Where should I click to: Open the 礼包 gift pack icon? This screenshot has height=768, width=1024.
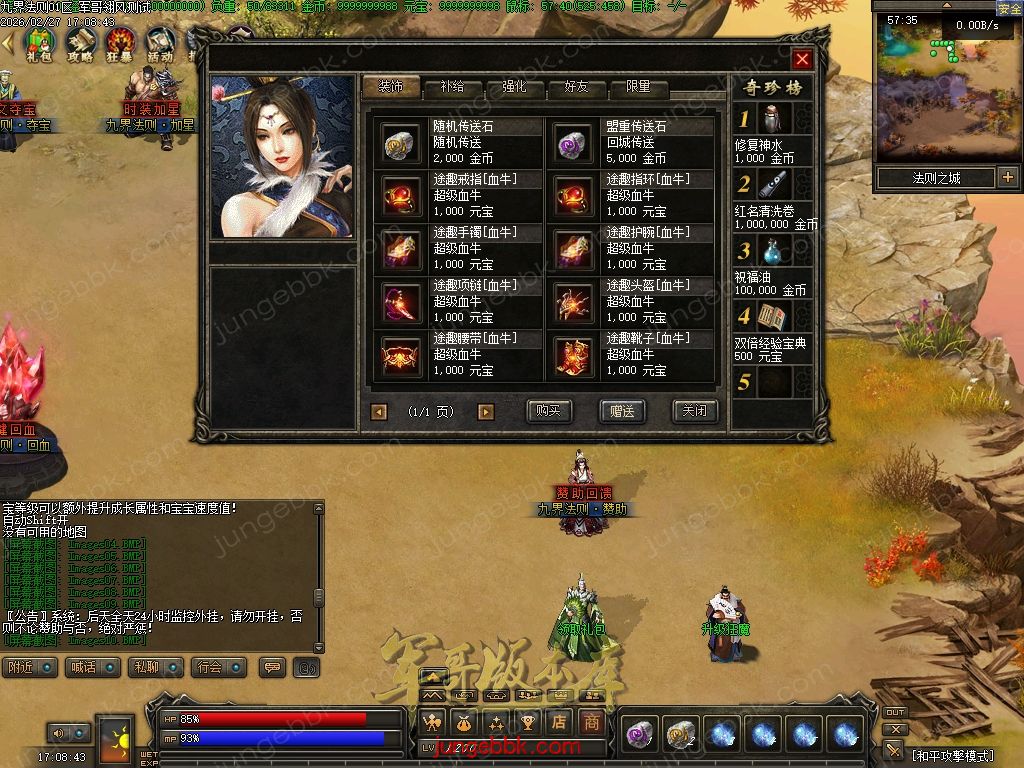39,43
